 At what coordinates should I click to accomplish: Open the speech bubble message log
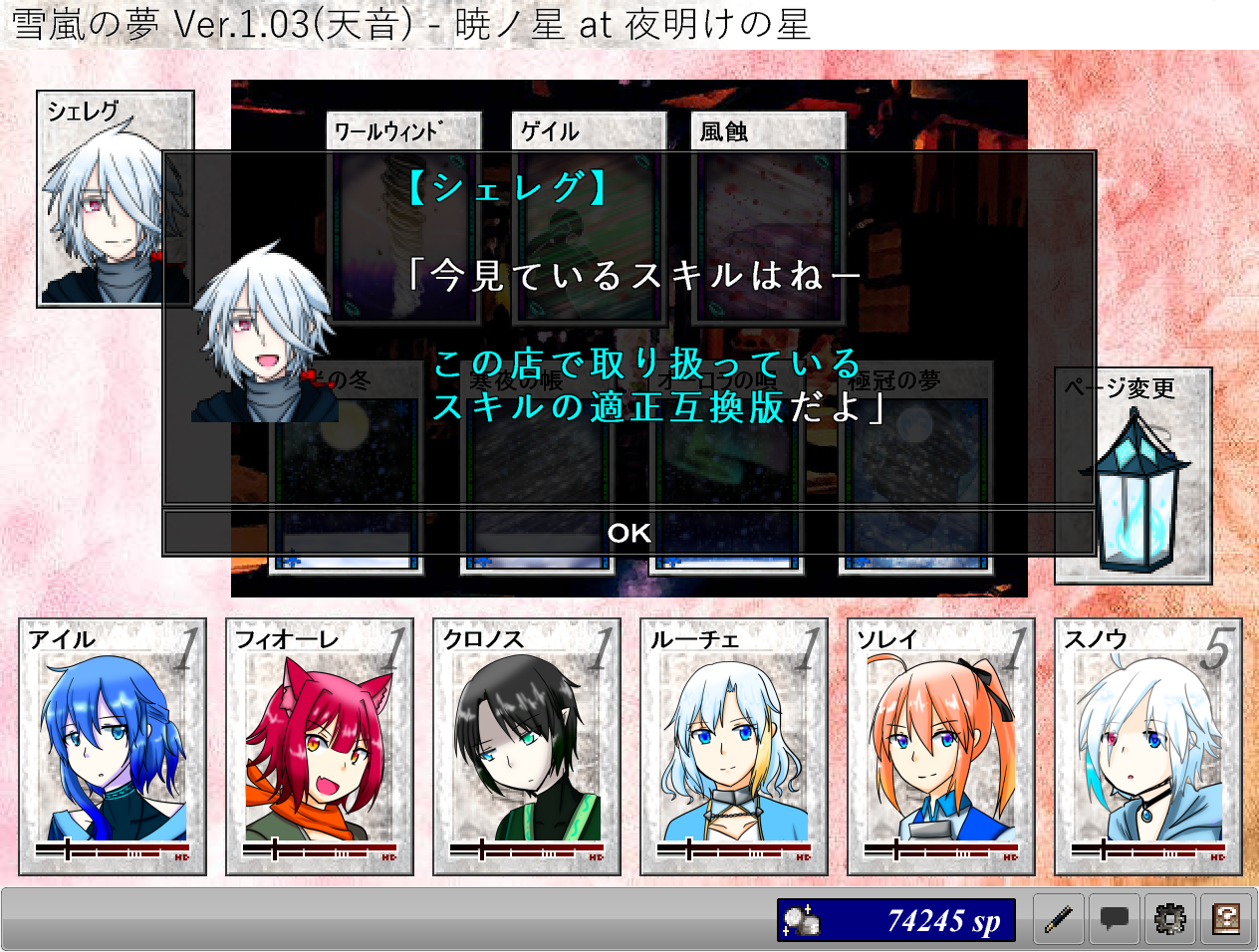(x=1115, y=919)
